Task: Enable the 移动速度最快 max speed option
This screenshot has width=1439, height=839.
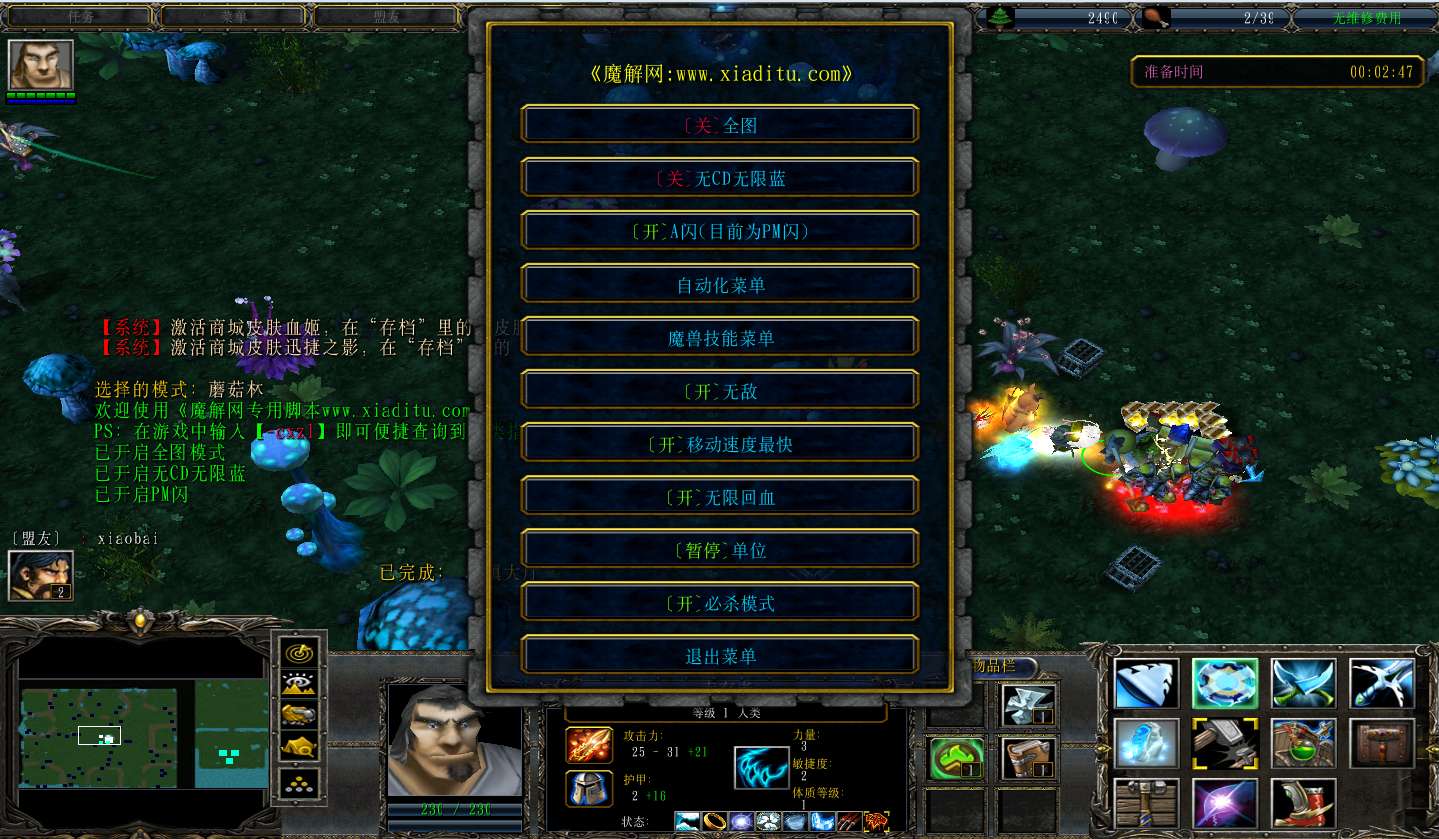Action: click(719, 444)
